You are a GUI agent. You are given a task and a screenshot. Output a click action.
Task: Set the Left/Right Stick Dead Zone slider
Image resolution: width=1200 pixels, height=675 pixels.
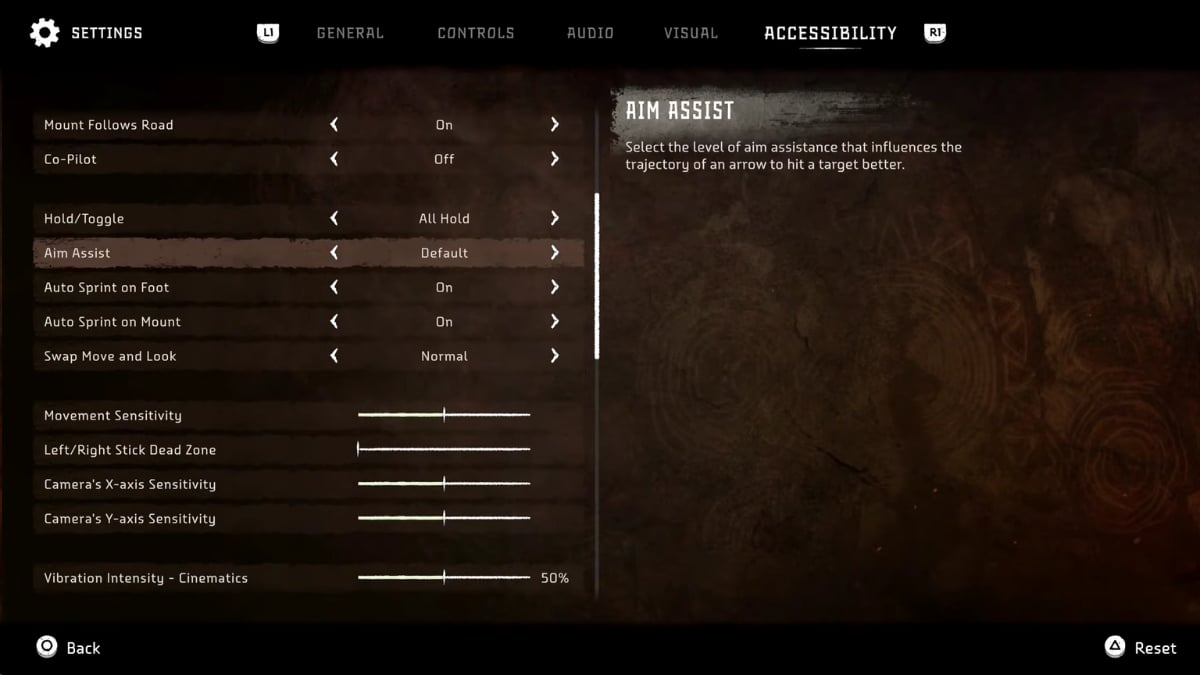[358, 450]
